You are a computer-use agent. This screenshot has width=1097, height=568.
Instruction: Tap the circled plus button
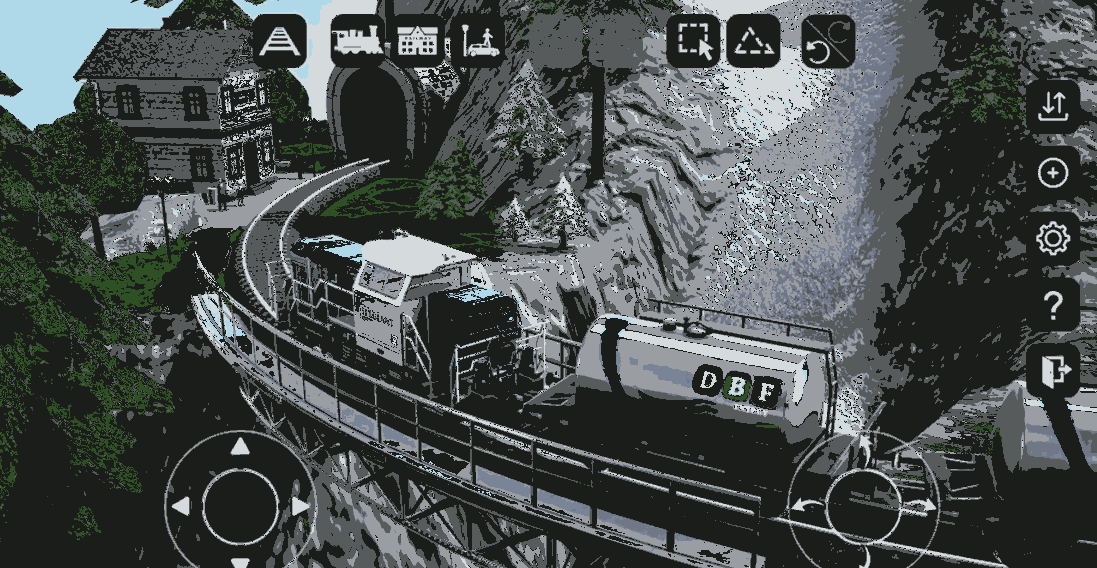(1052, 174)
